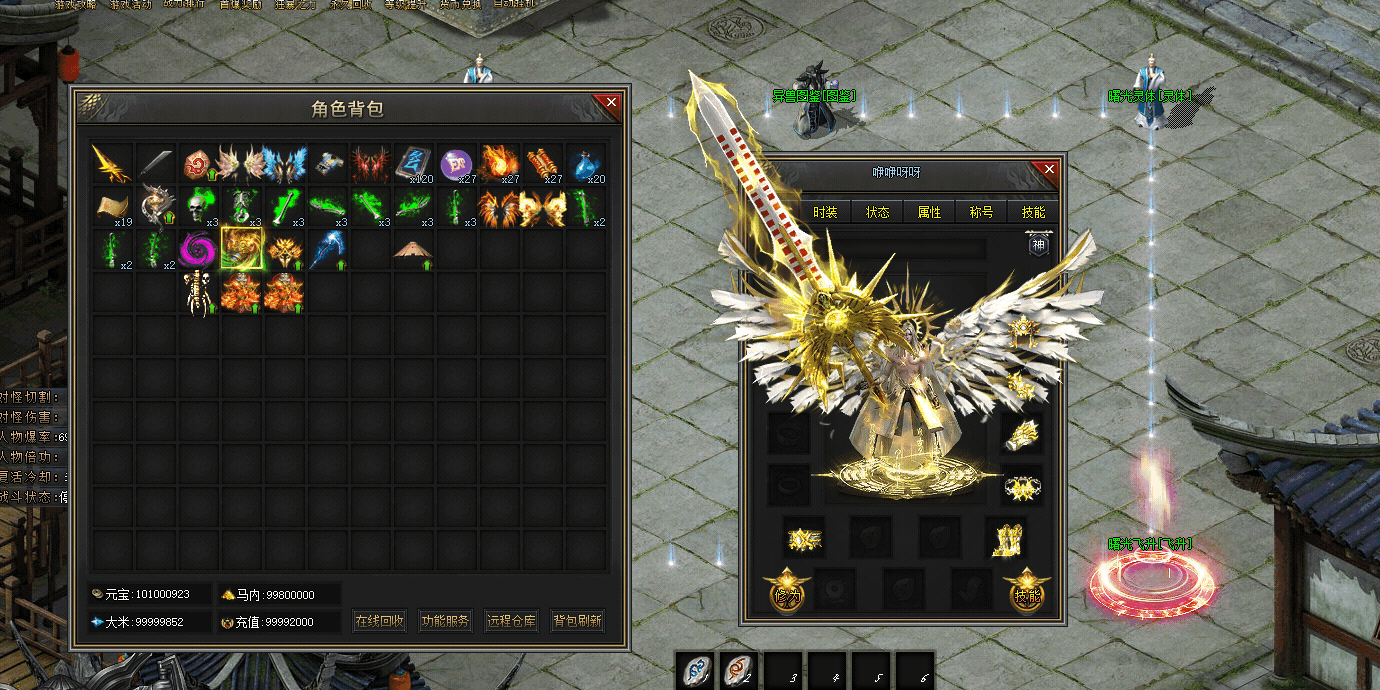
Task: Open the 属性 attributes tab
Action: [929, 212]
